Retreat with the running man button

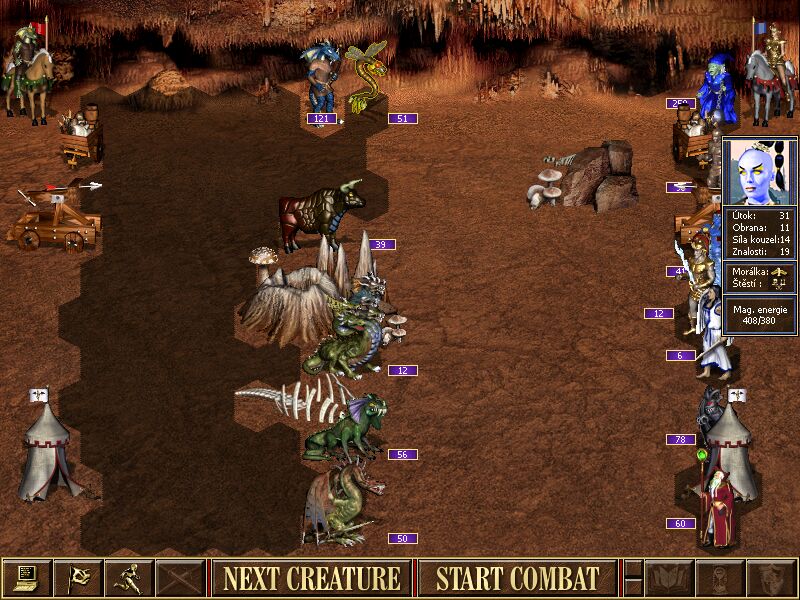tap(129, 578)
